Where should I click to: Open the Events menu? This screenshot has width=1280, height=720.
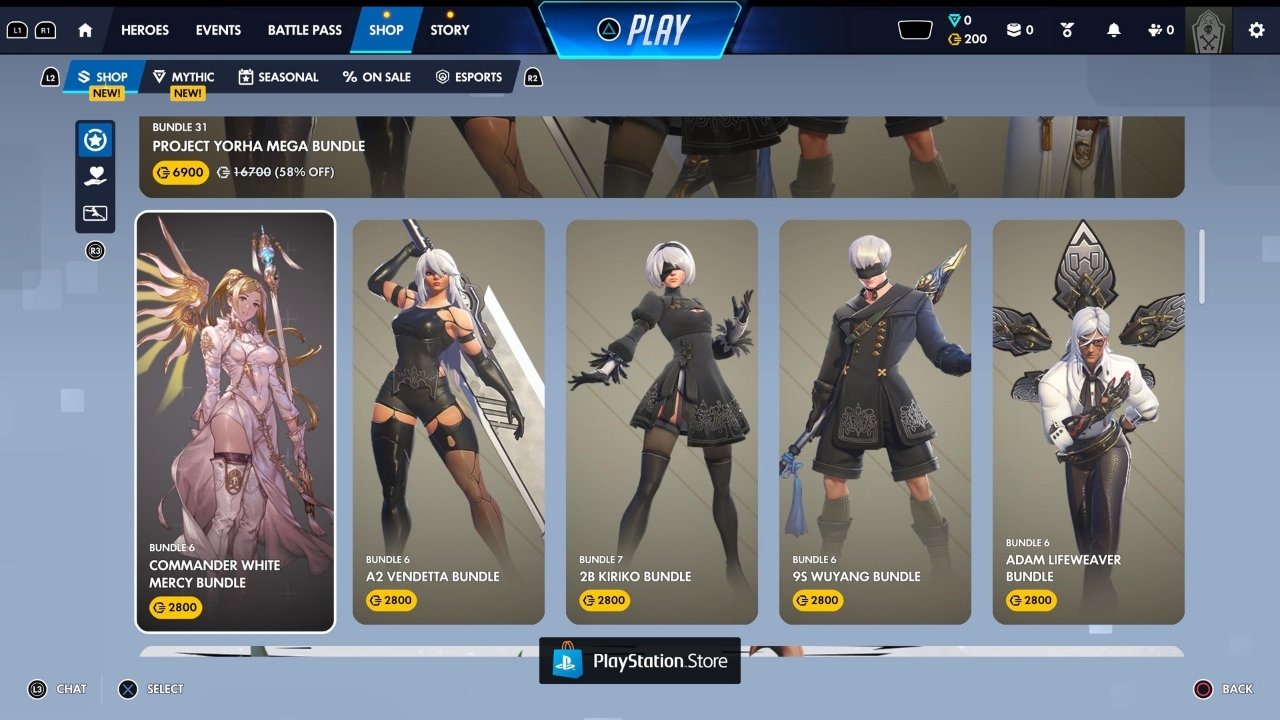pyautogui.click(x=218, y=30)
